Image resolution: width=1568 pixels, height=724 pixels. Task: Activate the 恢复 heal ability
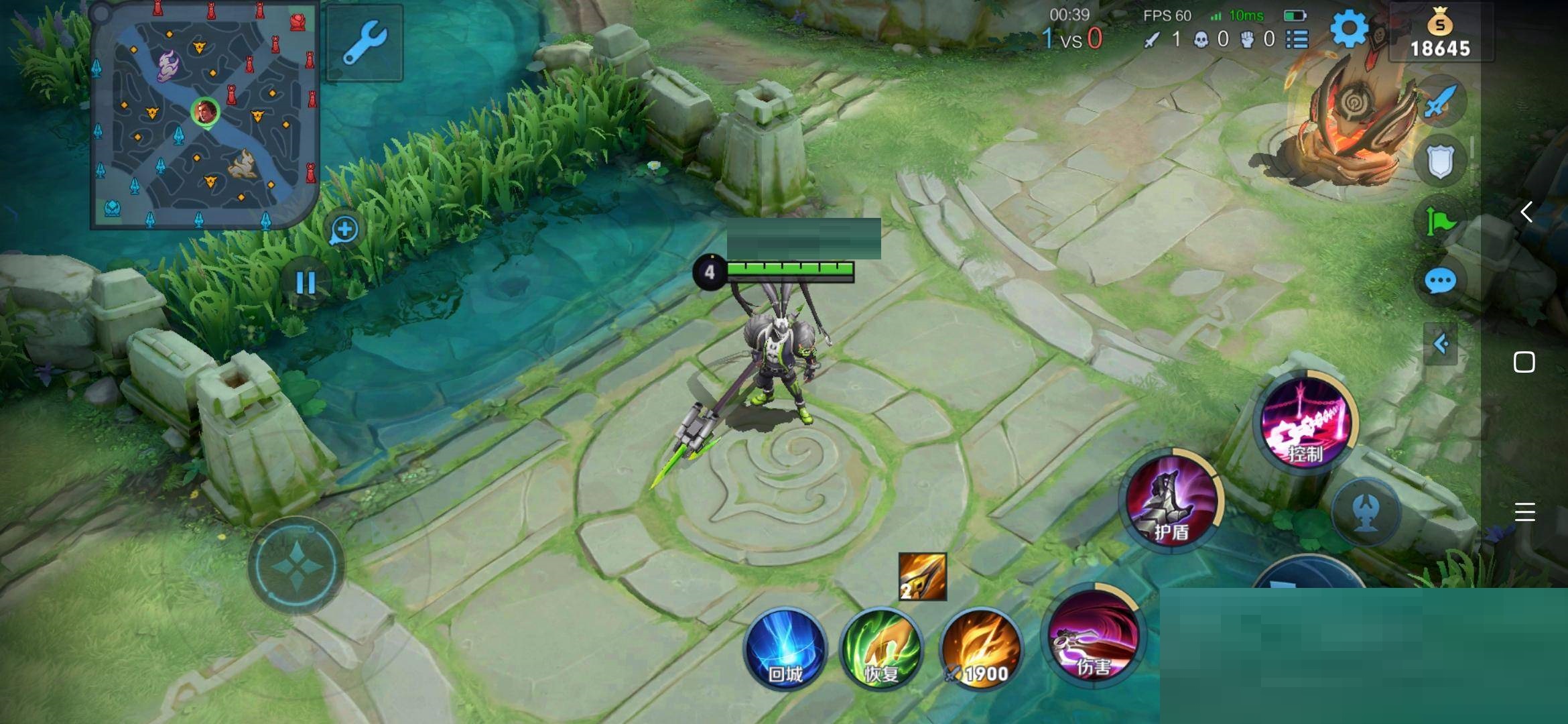[881, 649]
